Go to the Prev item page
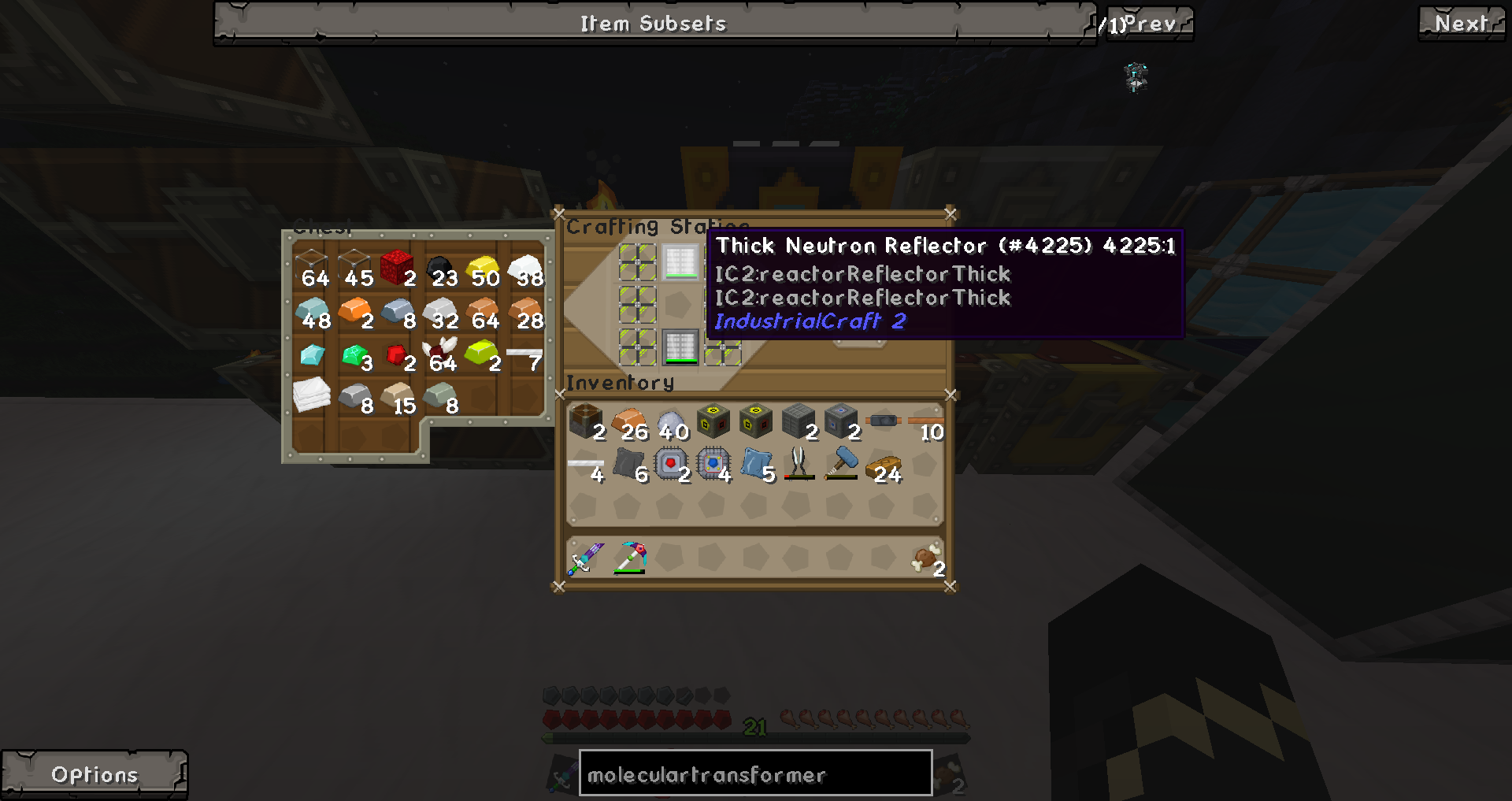Viewport: 1512px width, 801px height. click(1150, 24)
